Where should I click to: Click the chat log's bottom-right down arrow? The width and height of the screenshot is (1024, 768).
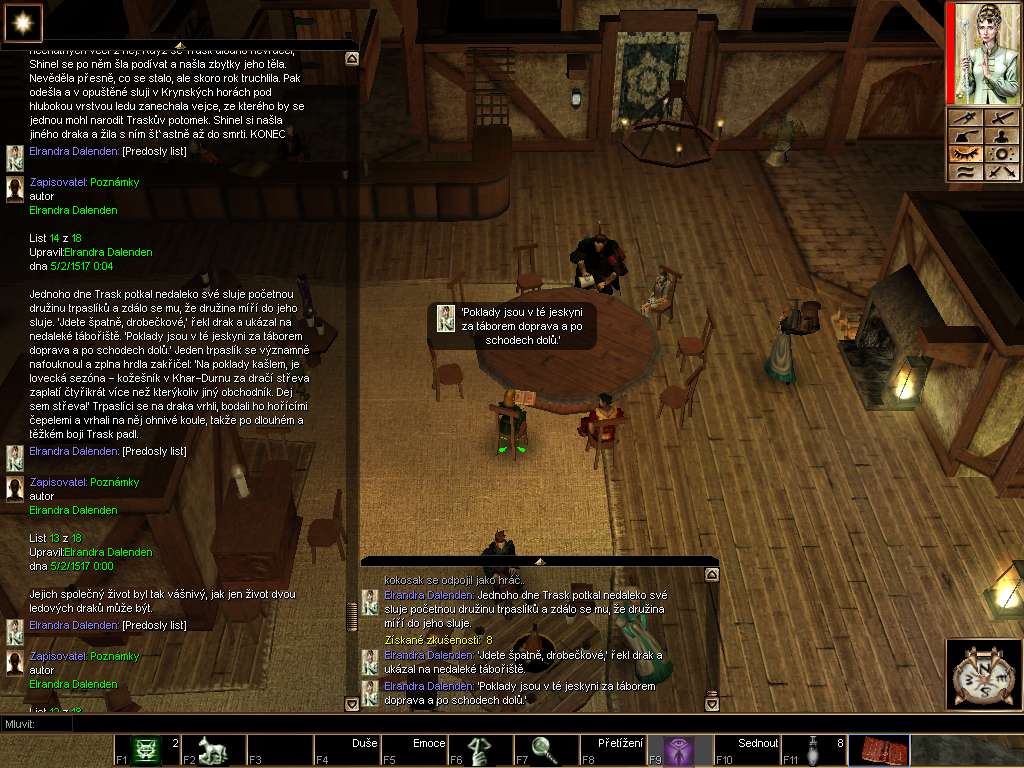(x=711, y=704)
